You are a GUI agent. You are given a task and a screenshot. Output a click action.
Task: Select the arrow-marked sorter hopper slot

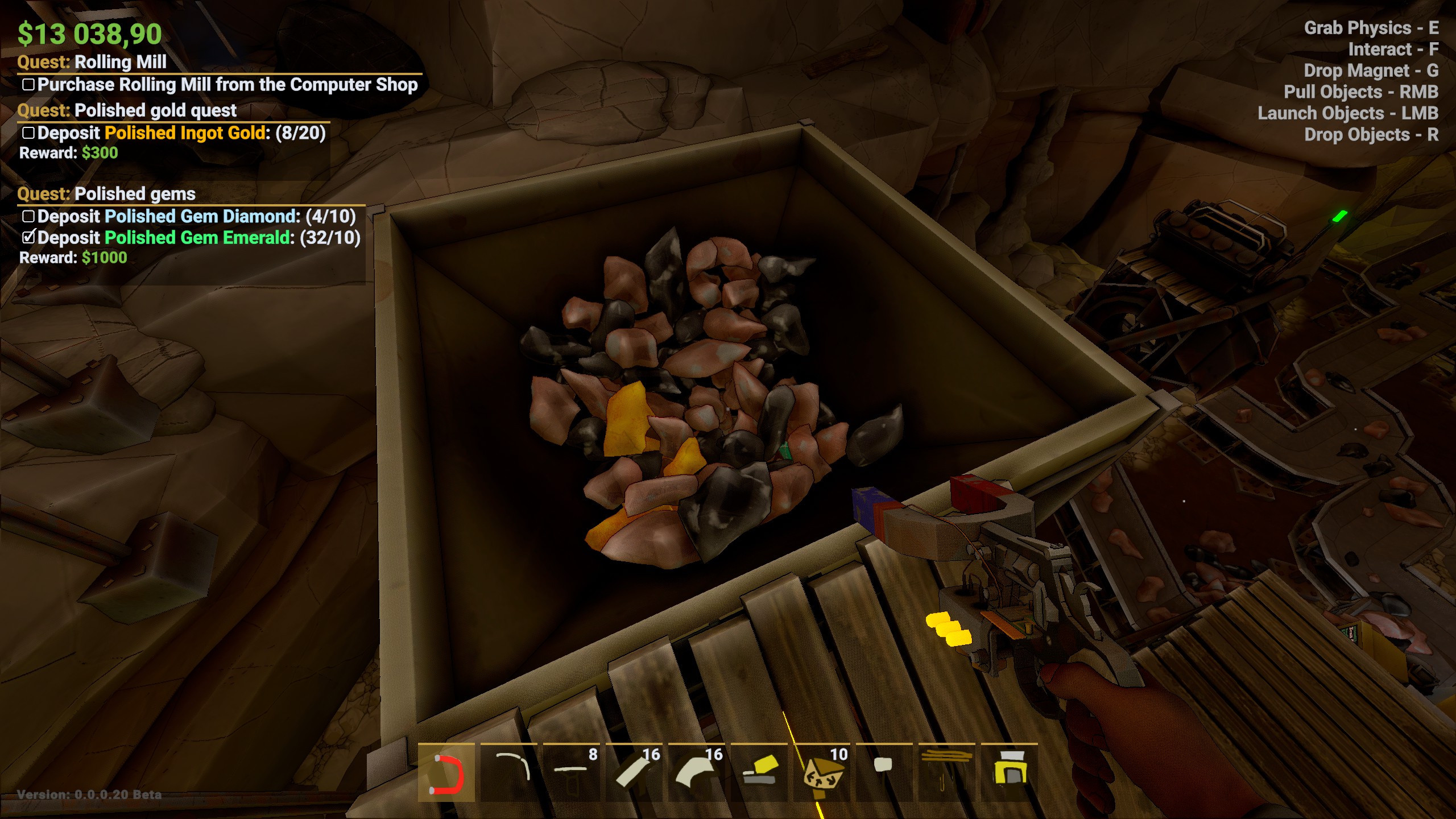[821, 773]
